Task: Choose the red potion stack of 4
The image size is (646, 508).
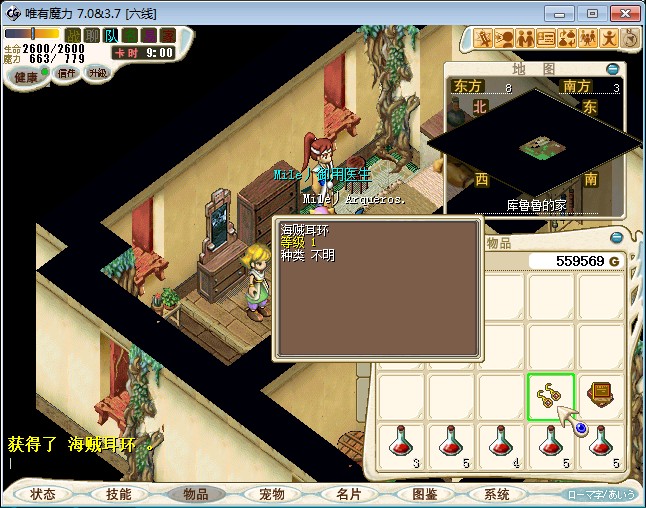Action: 500,446
